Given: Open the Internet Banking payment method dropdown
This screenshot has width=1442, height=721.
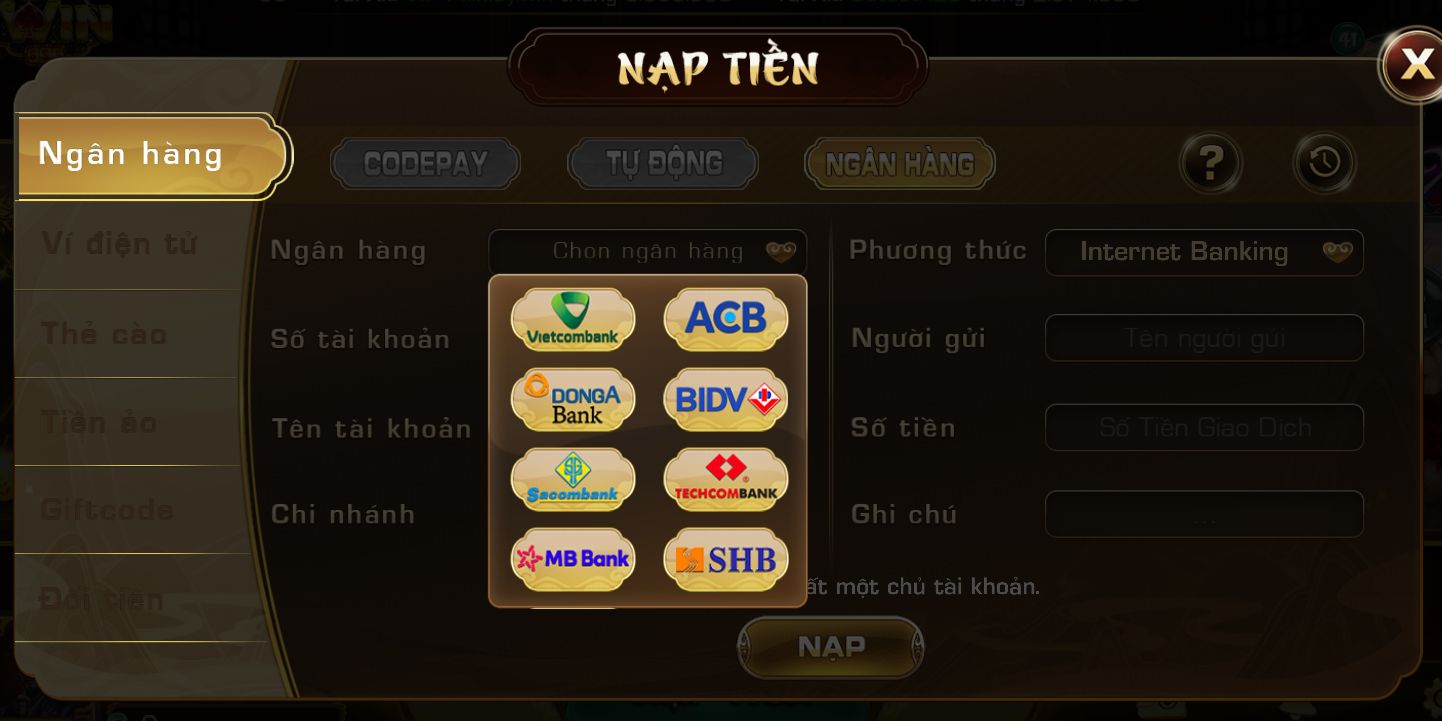Looking at the screenshot, I should (1204, 252).
